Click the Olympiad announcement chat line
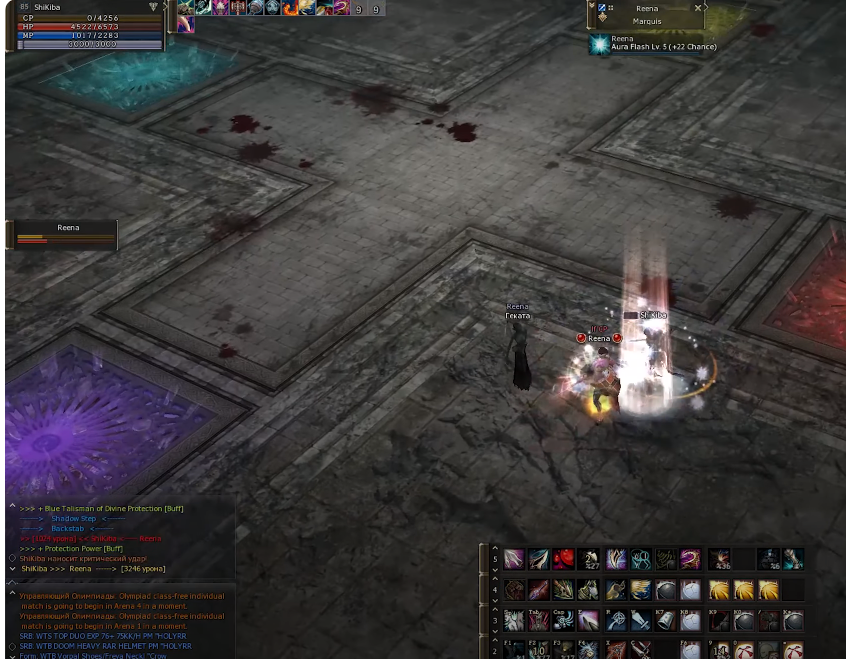 pos(122,600)
